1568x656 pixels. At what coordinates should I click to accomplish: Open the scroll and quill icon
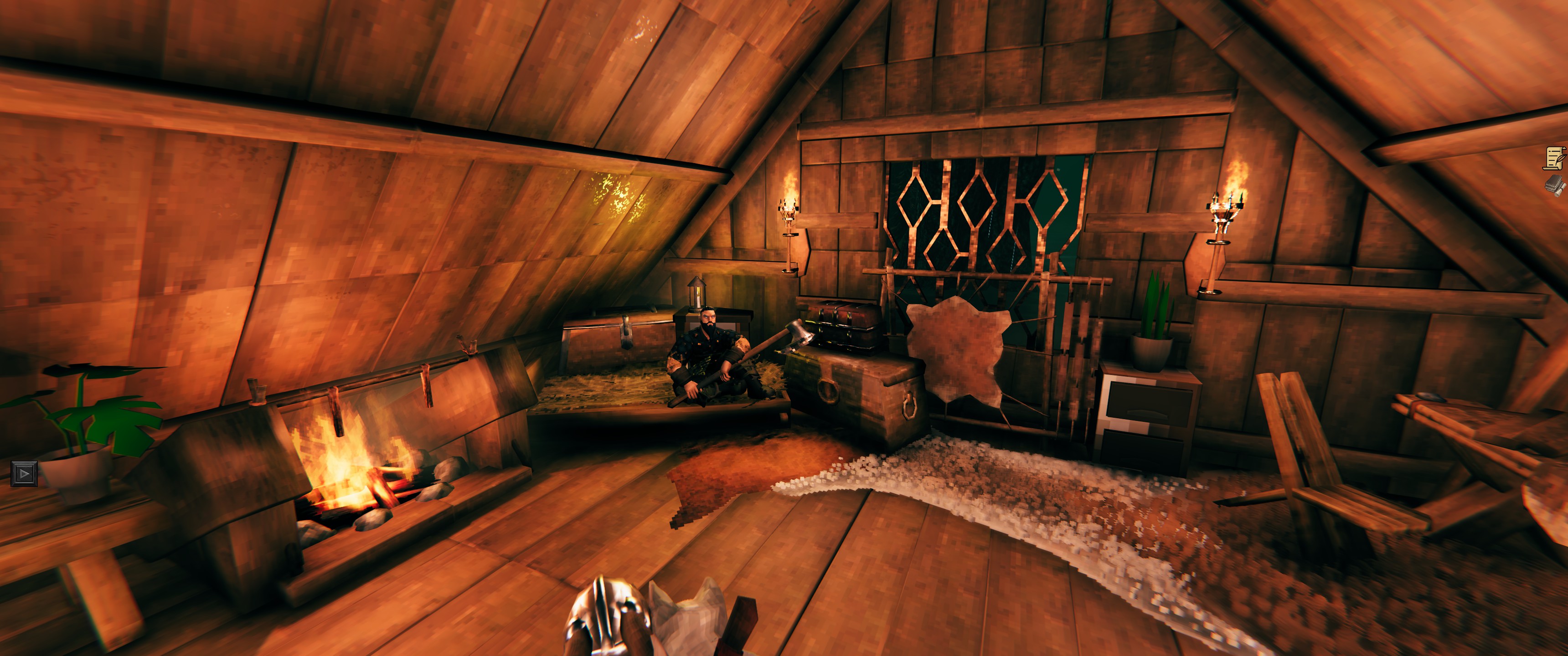pos(1555,158)
